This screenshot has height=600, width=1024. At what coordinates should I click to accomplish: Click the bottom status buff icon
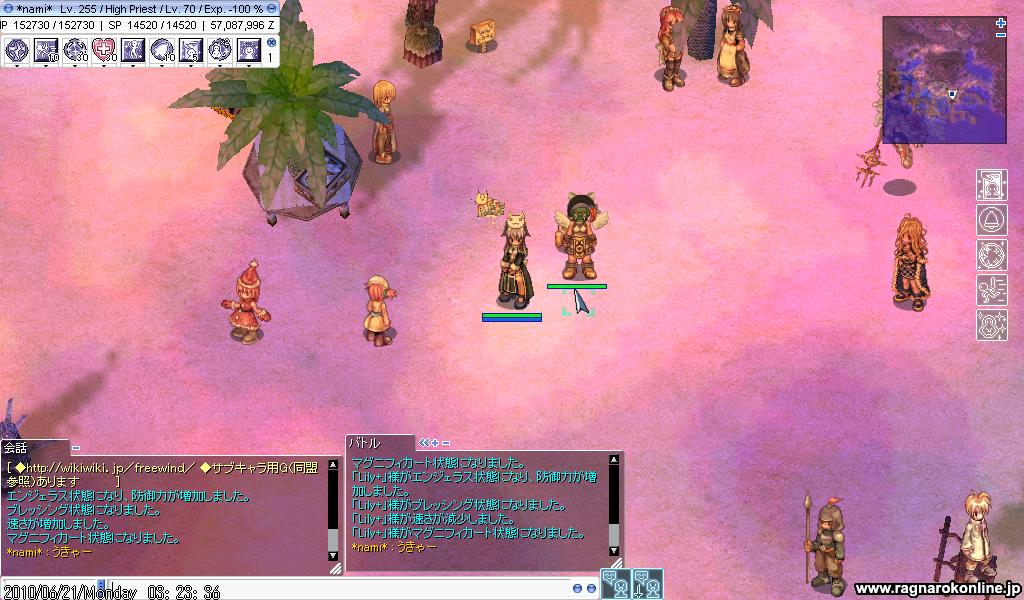[x=991, y=325]
